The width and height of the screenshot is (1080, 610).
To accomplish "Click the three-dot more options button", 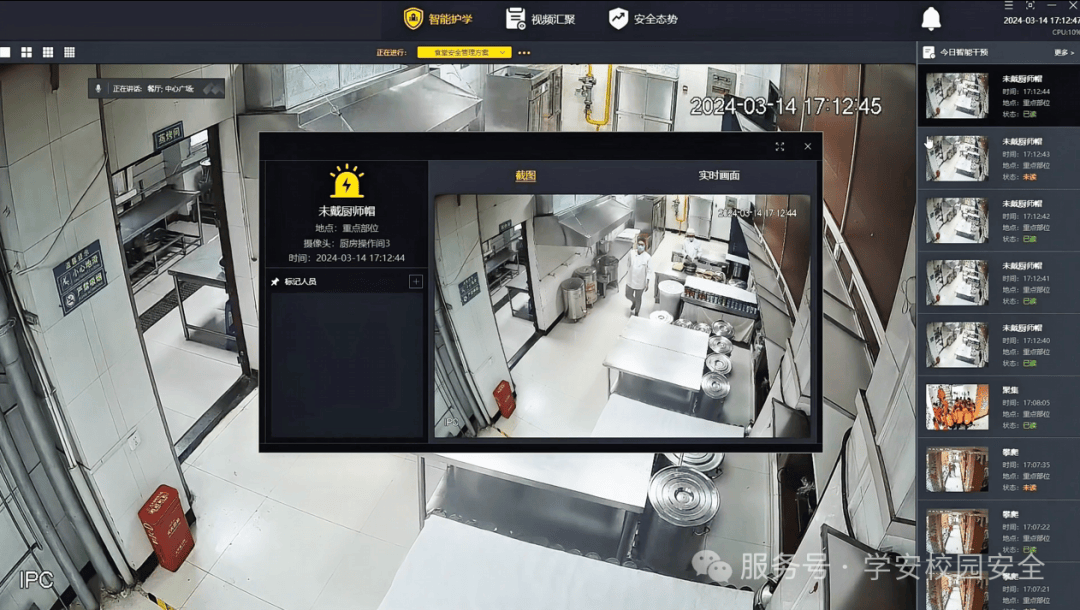I will [524, 52].
